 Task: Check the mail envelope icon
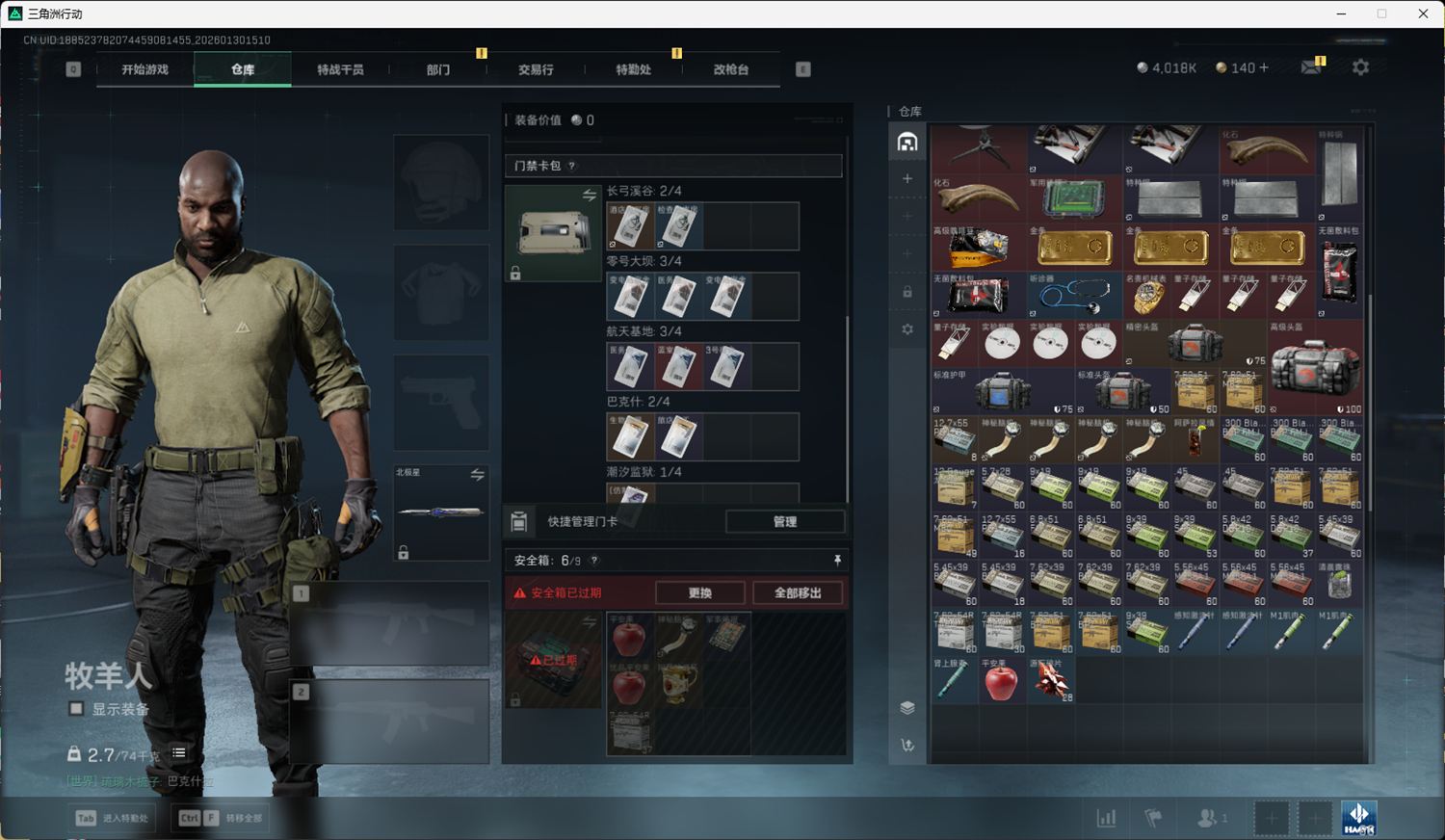[x=1311, y=67]
